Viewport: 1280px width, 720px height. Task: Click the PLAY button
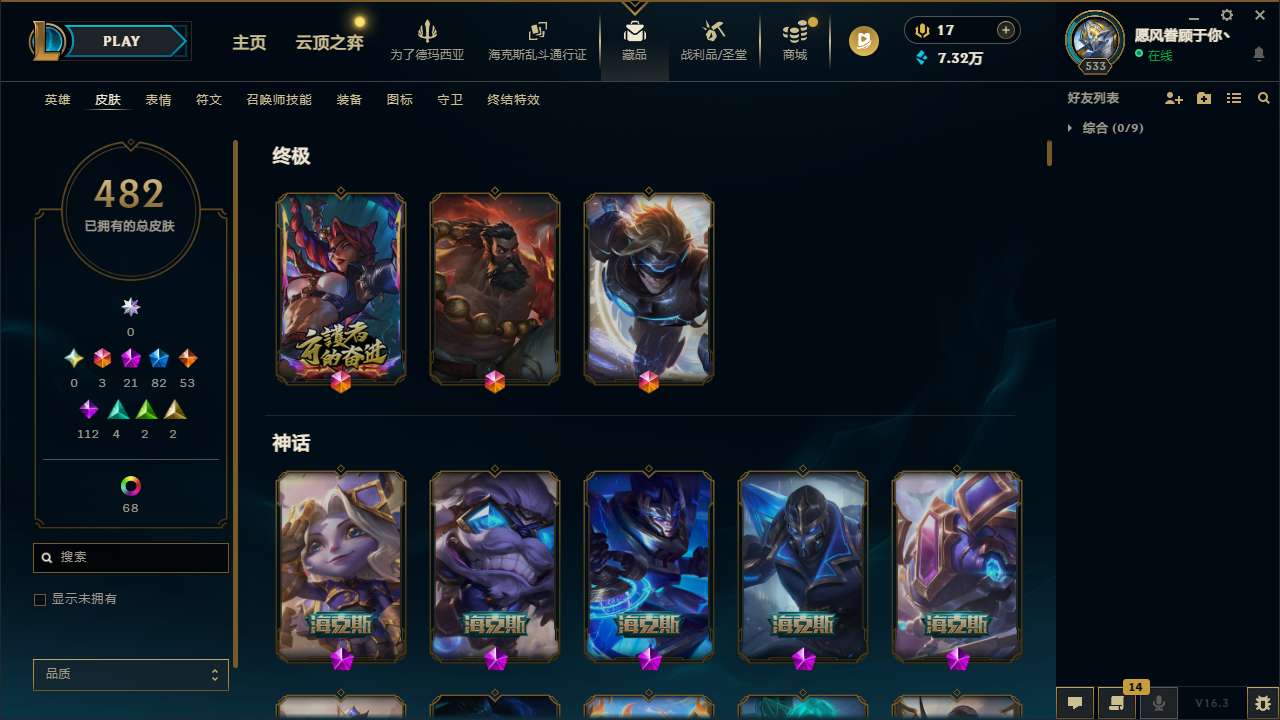(x=121, y=41)
